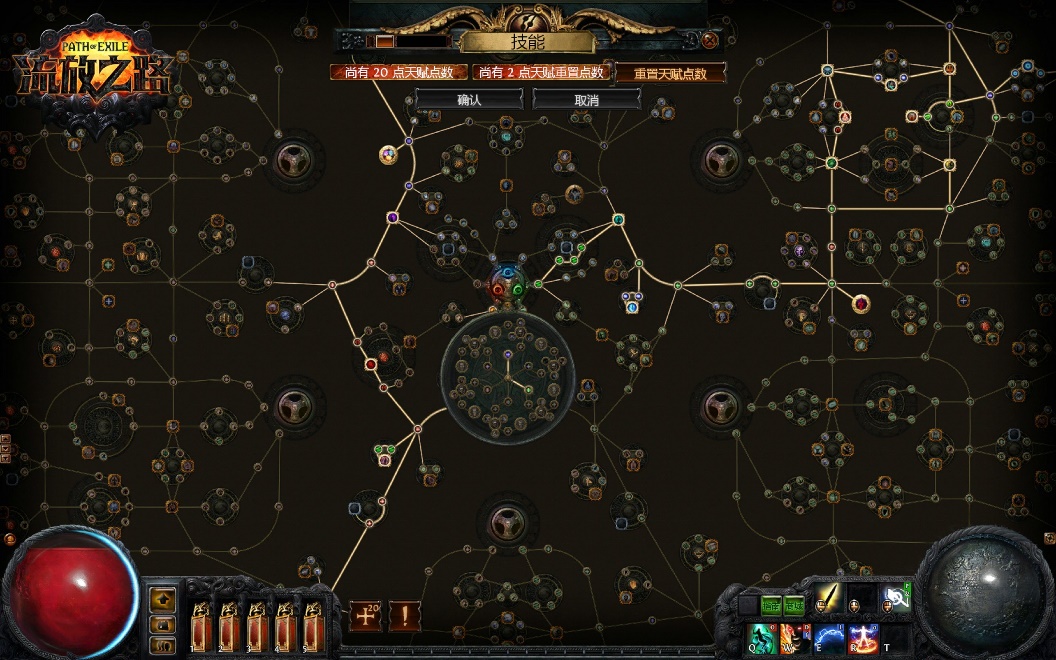Open the passive points plus-20 button
This screenshot has height=660, width=1056.
click(365, 615)
